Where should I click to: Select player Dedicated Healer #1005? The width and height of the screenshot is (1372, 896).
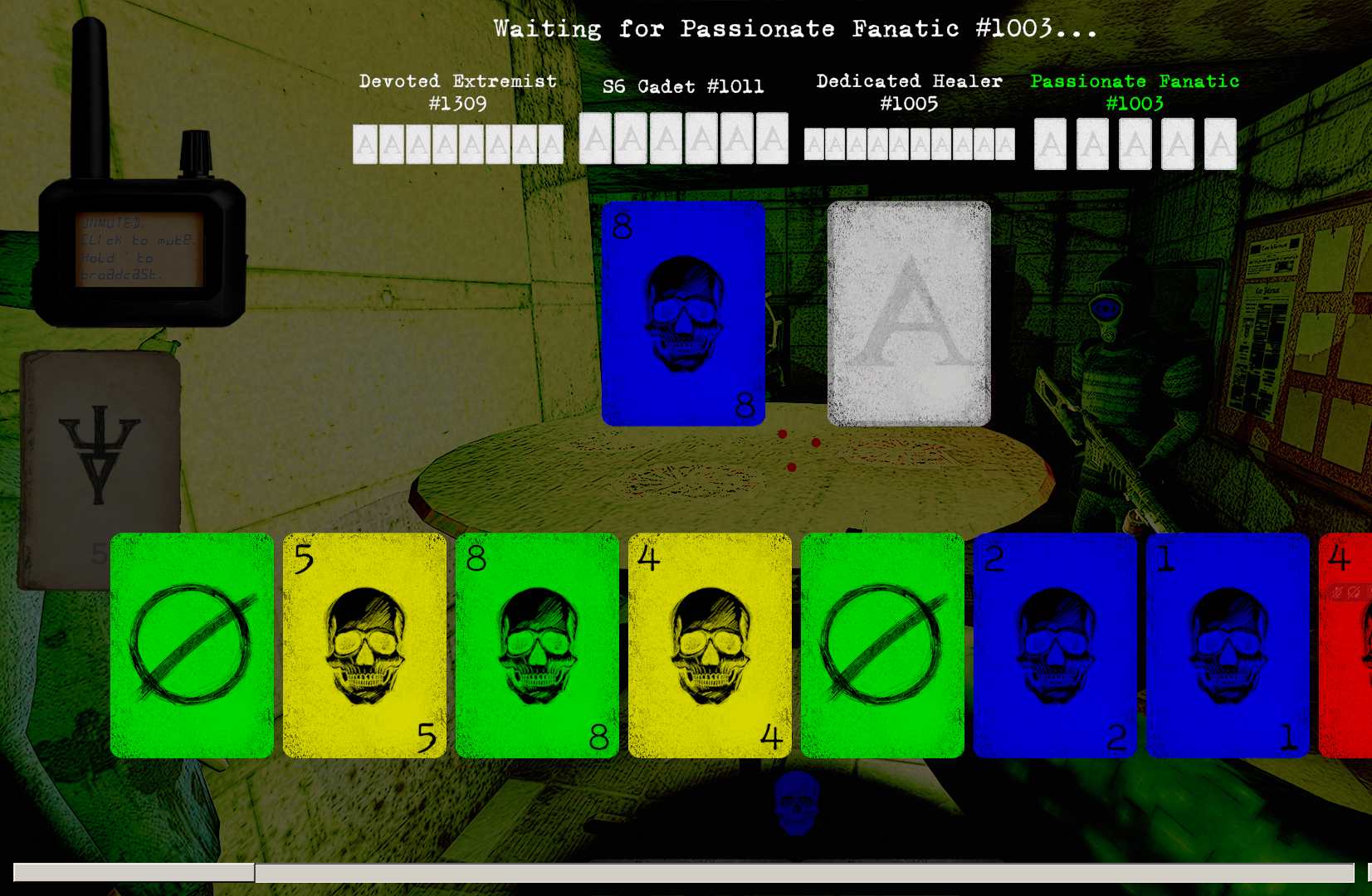909,92
